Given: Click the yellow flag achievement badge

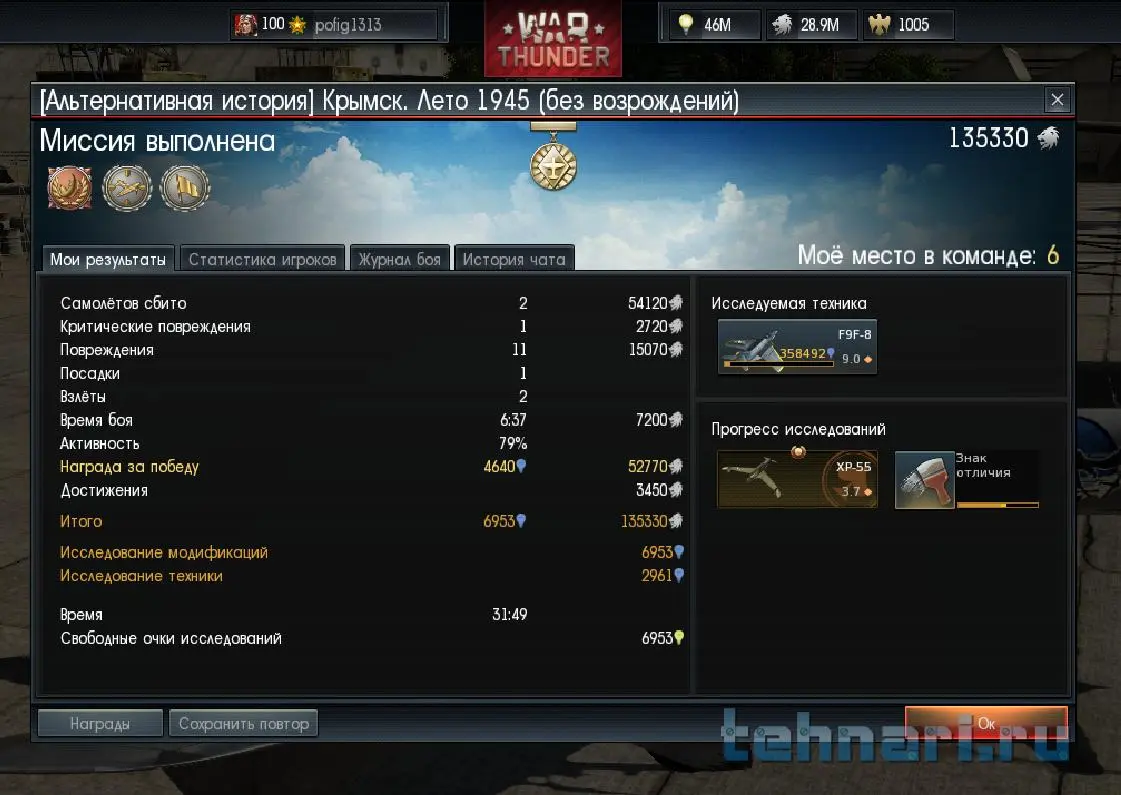Looking at the screenshot, I should (185, 186).
